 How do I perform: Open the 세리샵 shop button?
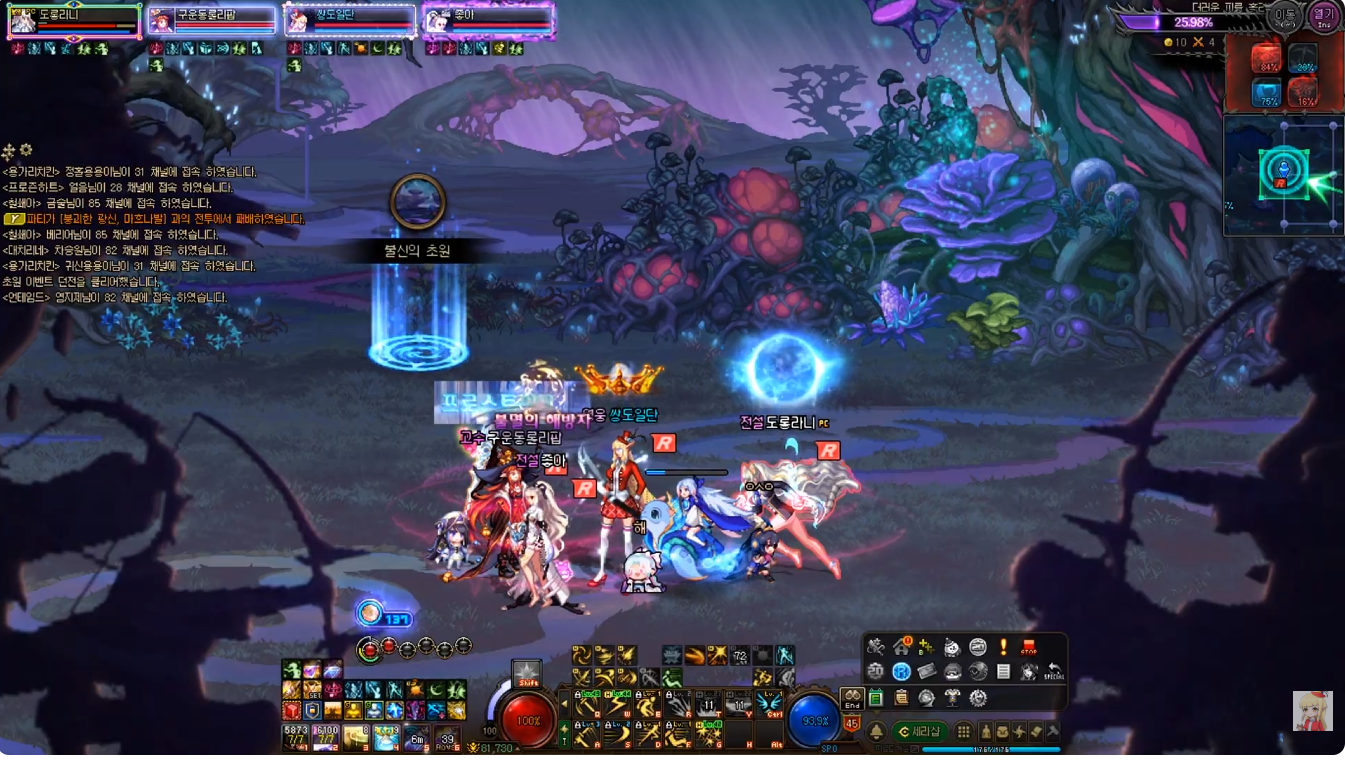(920, 732)
